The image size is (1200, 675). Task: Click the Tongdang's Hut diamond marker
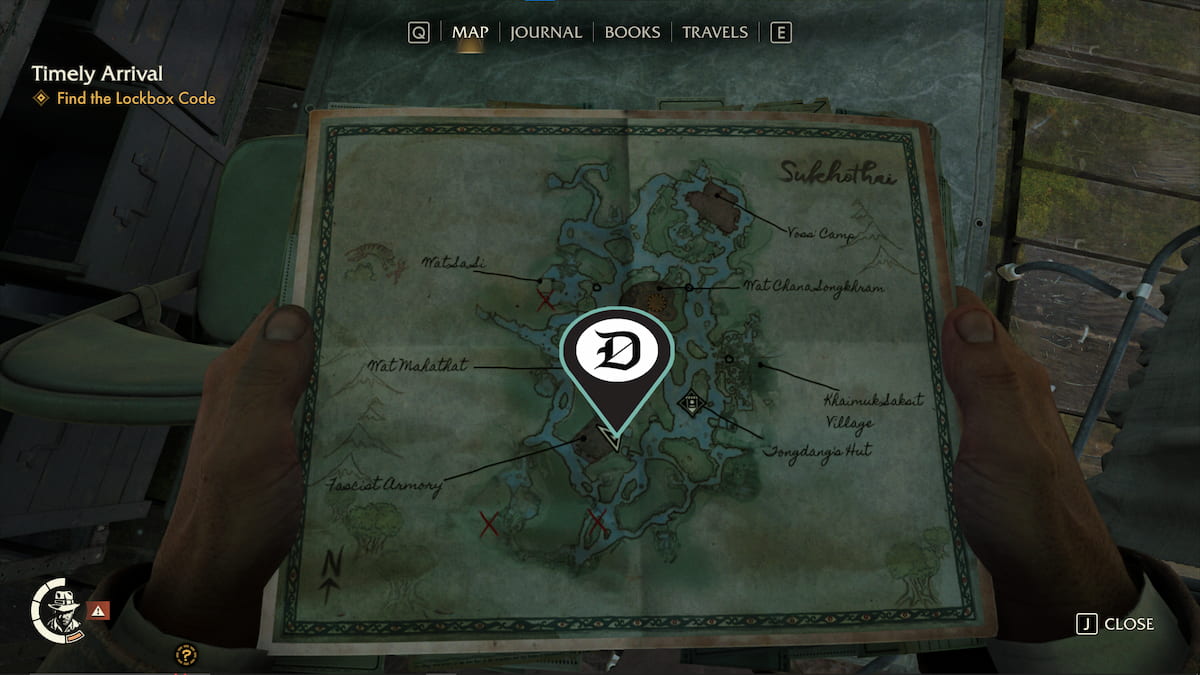pyautogui.click(x=690, y=404)
